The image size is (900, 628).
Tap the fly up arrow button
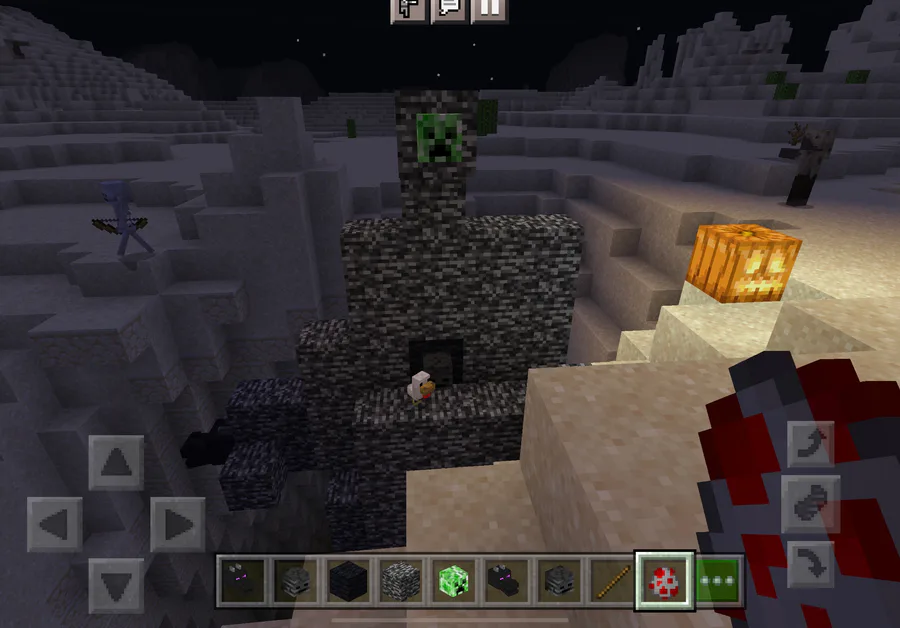pos(810,444)
